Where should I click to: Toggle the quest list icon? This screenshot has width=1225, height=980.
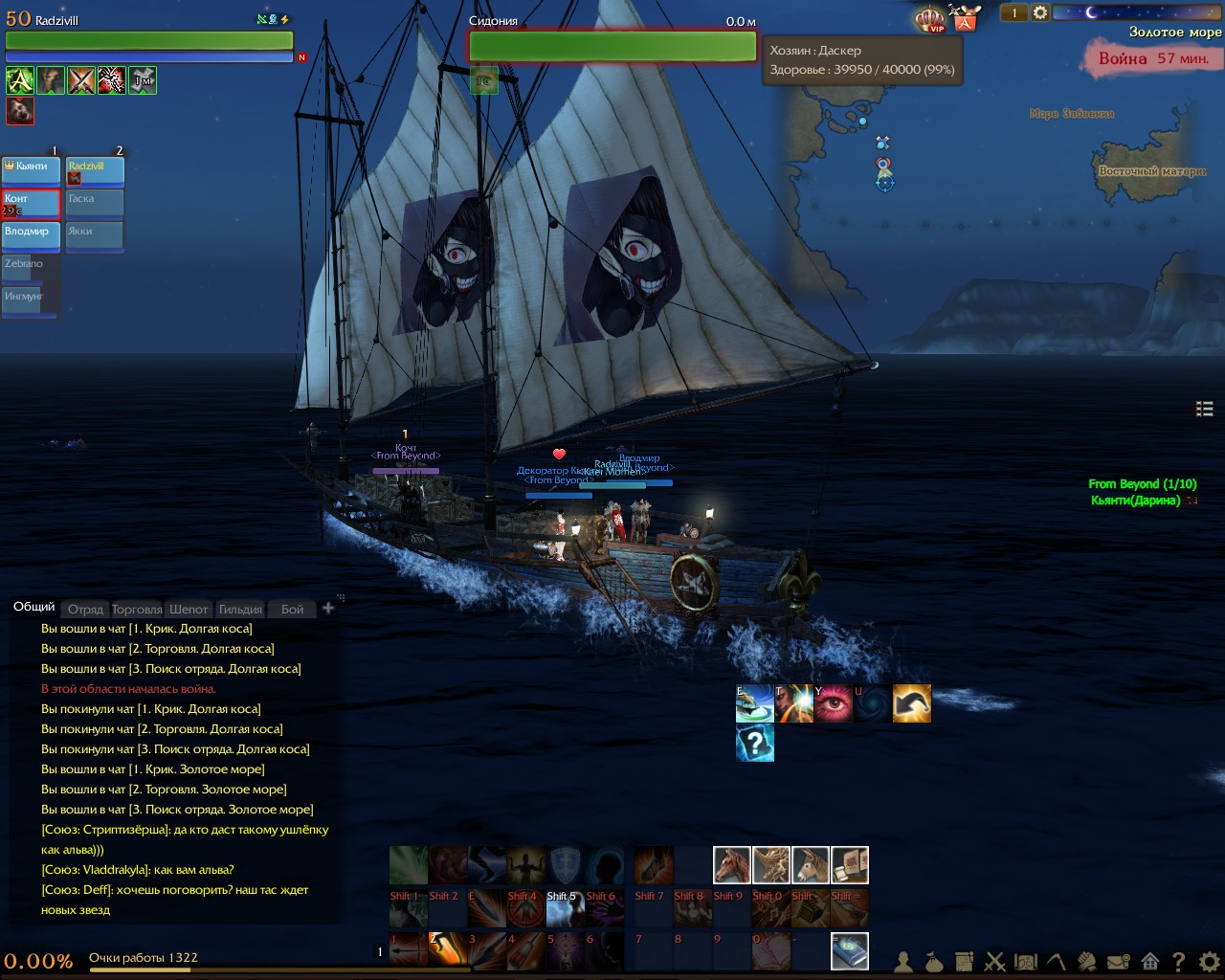coord(1205,409)
